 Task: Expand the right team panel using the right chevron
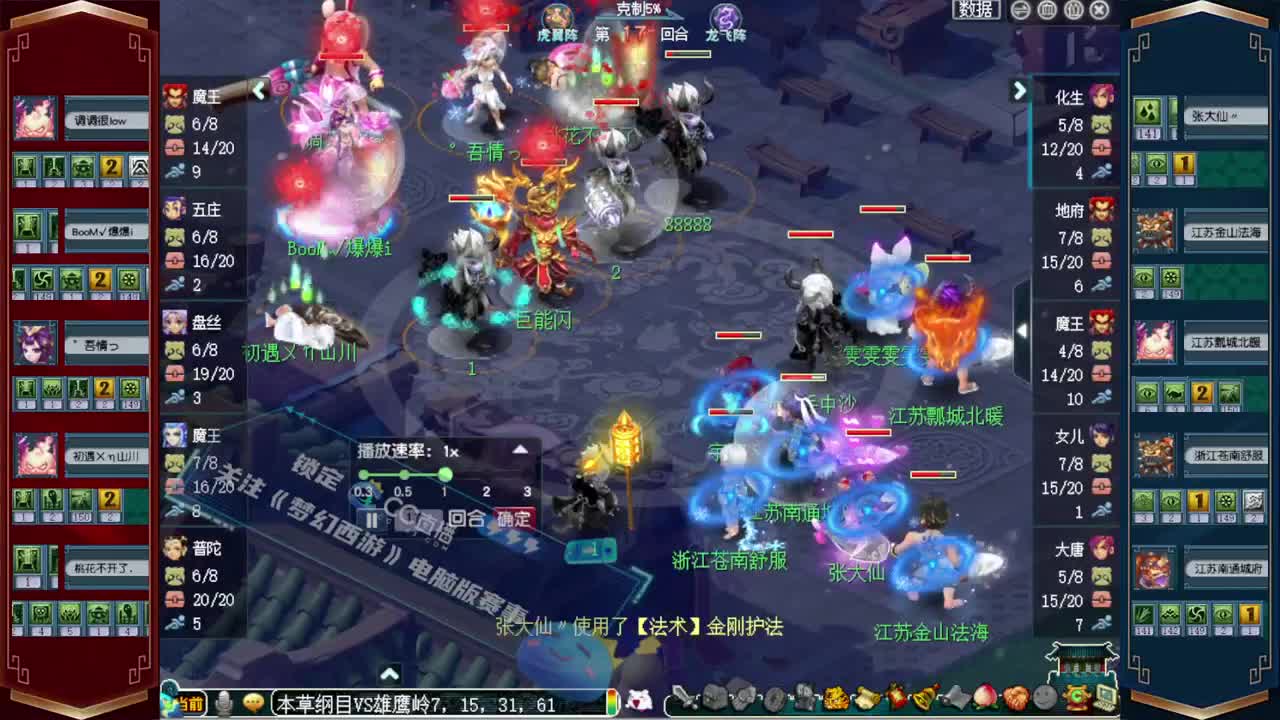coord(1020,91)
